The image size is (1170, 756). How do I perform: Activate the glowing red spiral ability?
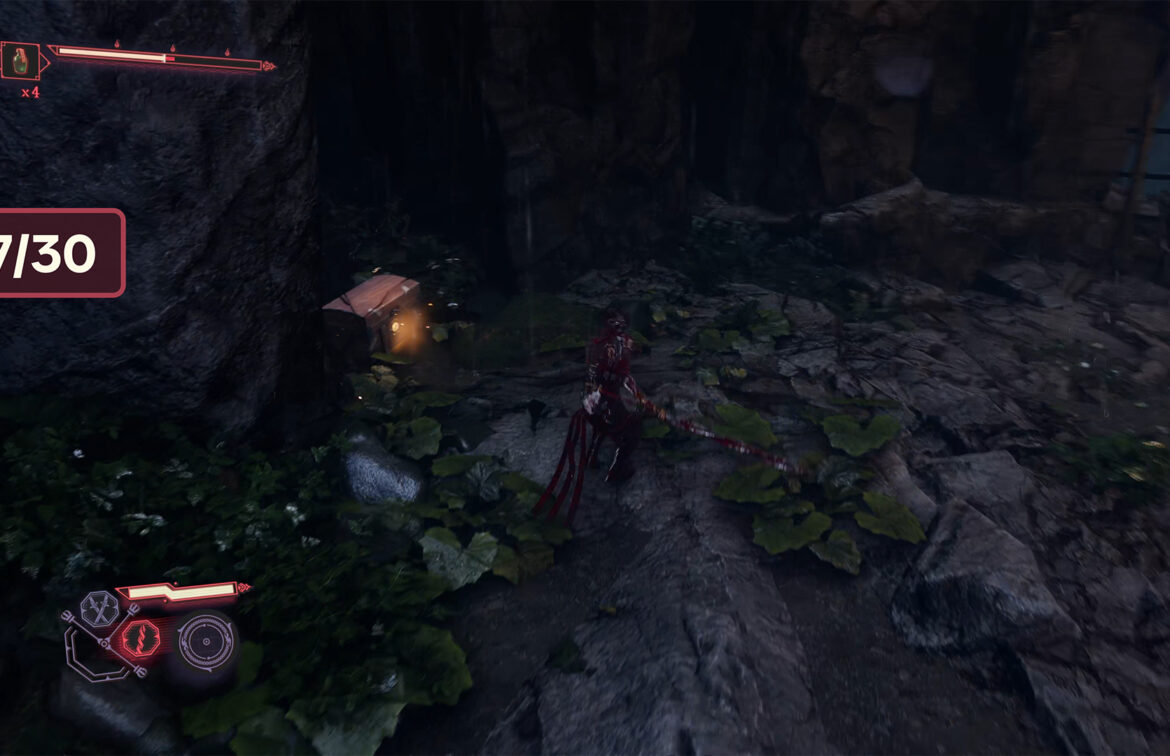(x=137, y=639)
